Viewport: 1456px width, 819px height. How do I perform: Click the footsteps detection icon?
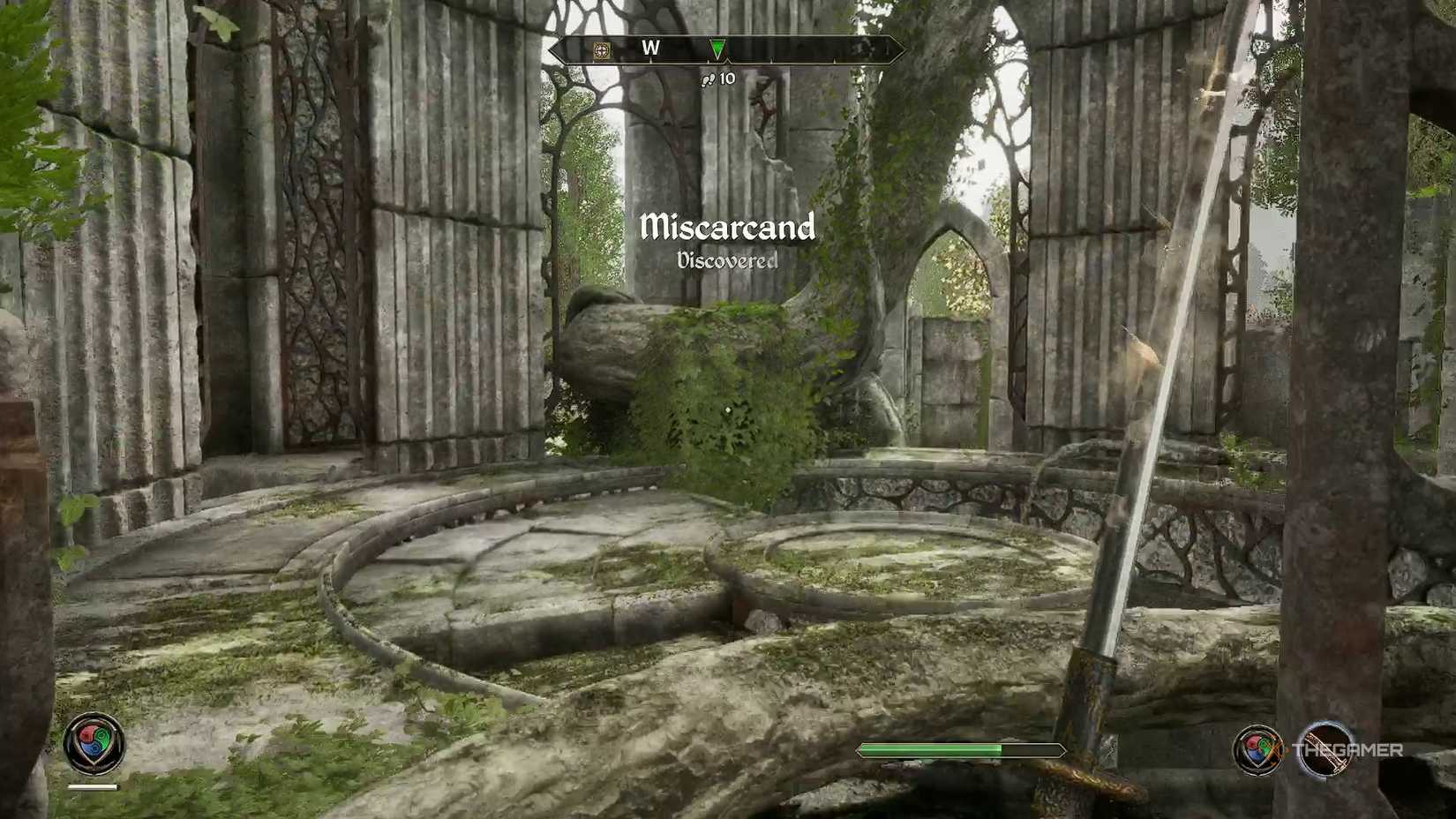click(708, 79)
